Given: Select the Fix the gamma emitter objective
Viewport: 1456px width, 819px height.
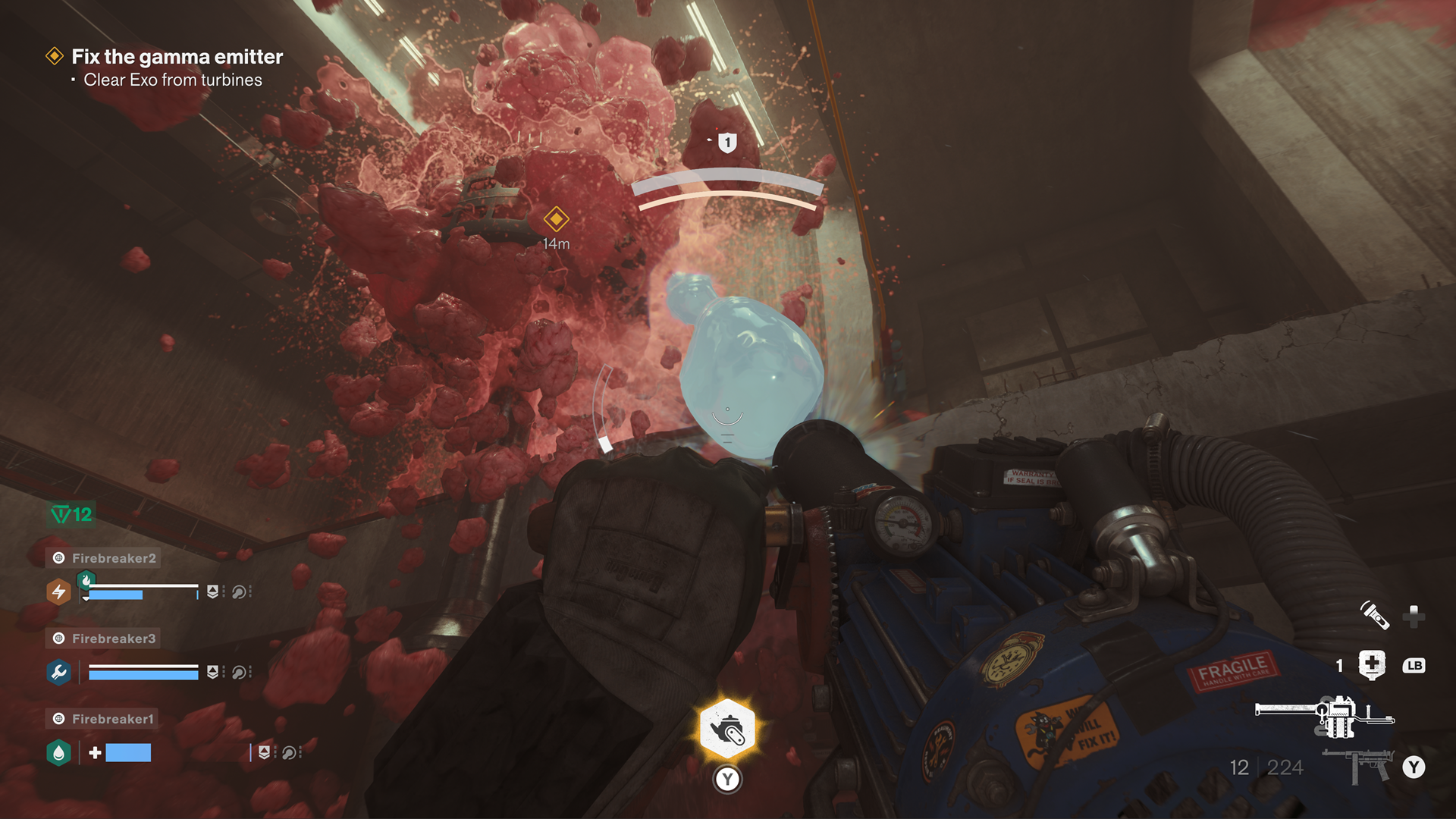Looking at the screenshot, I should (176, 57).
